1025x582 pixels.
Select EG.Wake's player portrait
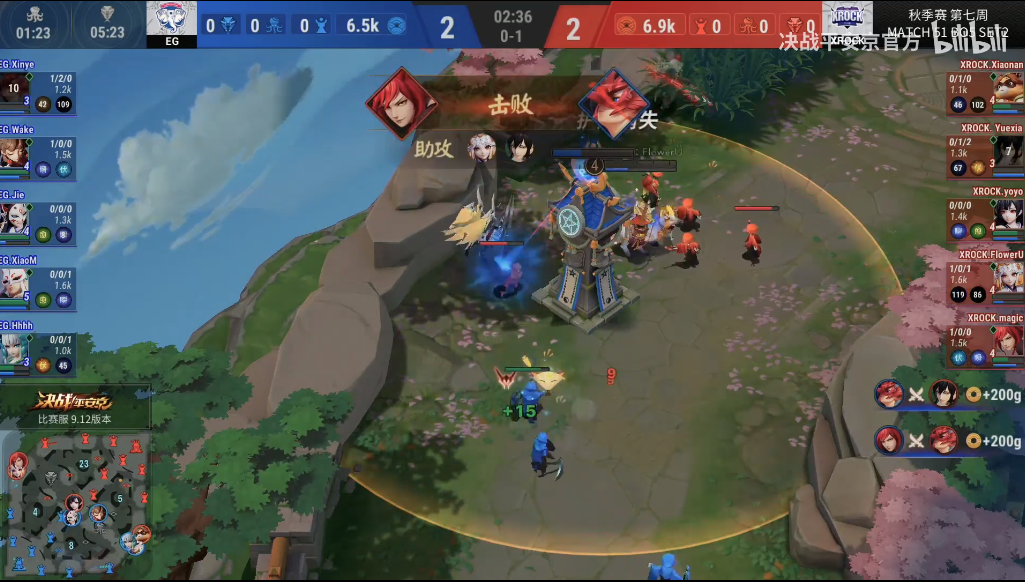(15, 155)
